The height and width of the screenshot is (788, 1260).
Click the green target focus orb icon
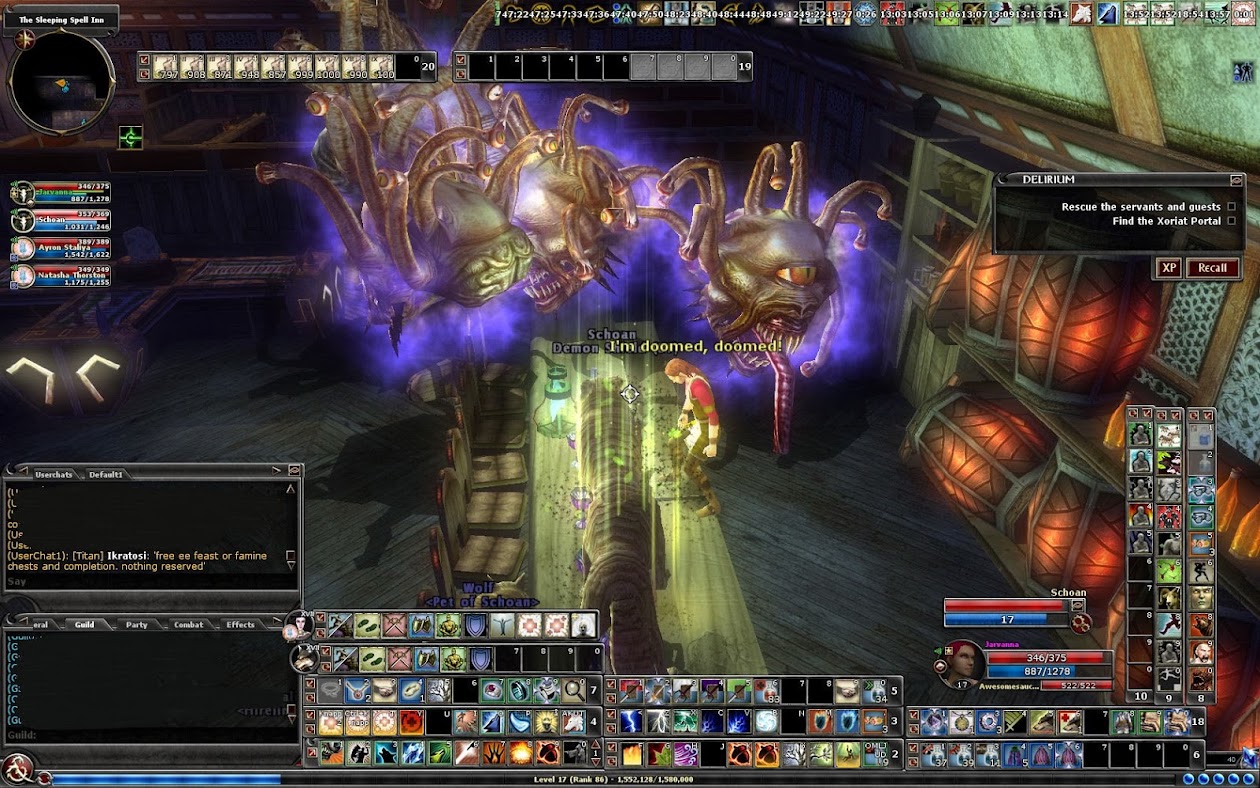(x=131, y=137)
